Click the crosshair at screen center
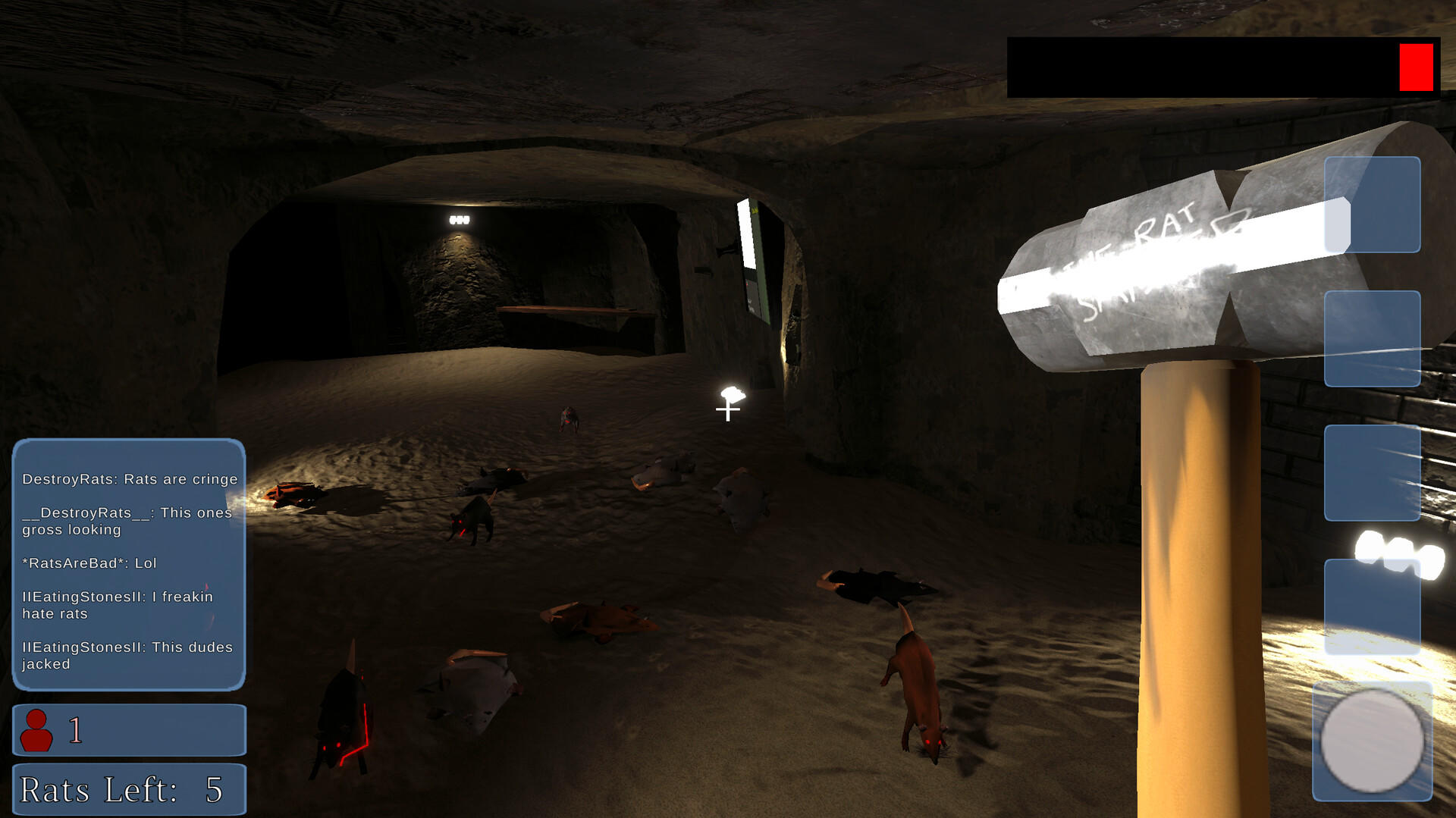The width and height of the screenshot is (1456, 818). (727, 412)
